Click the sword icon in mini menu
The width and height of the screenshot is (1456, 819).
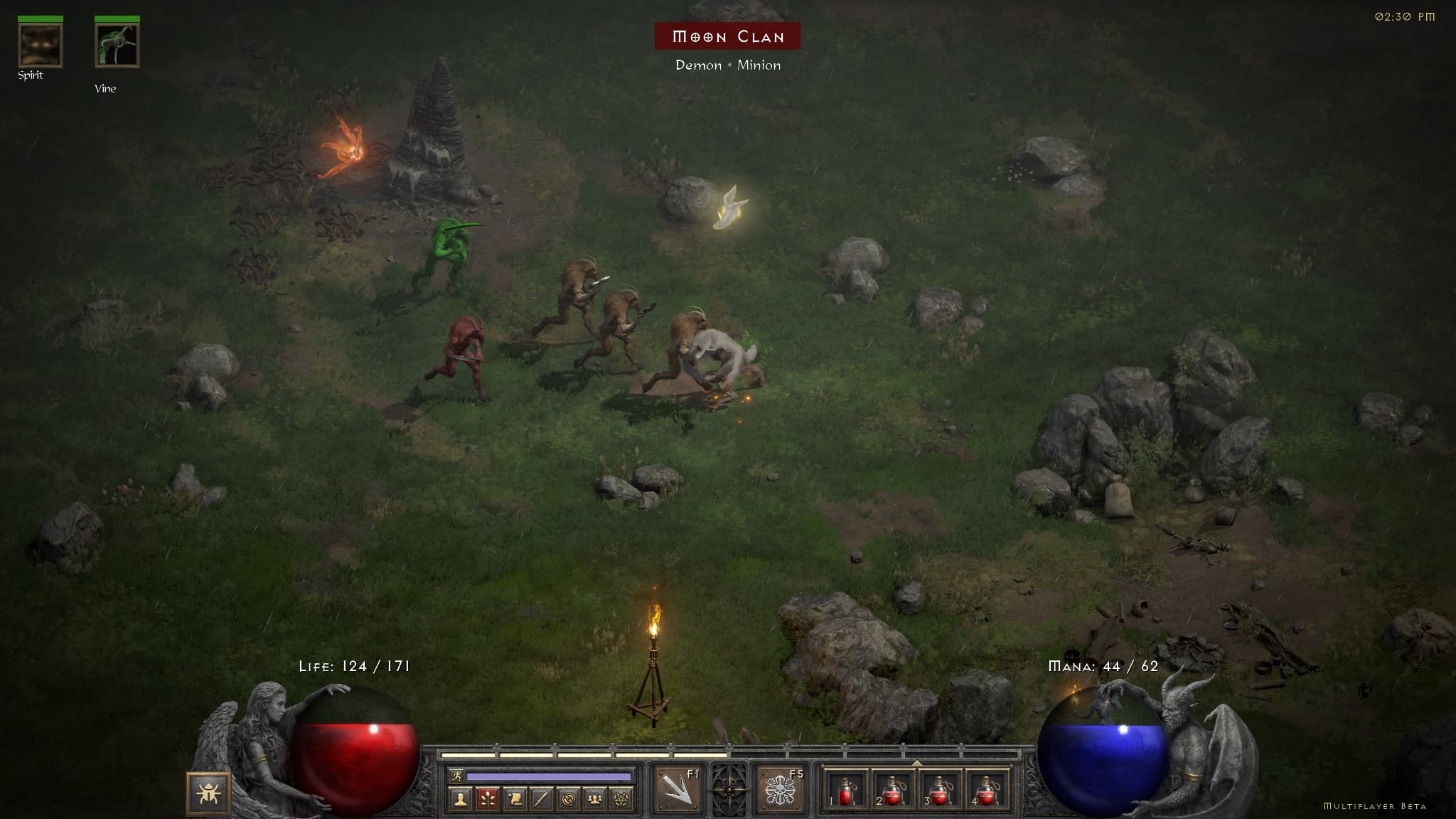click(x=541, y=800)
